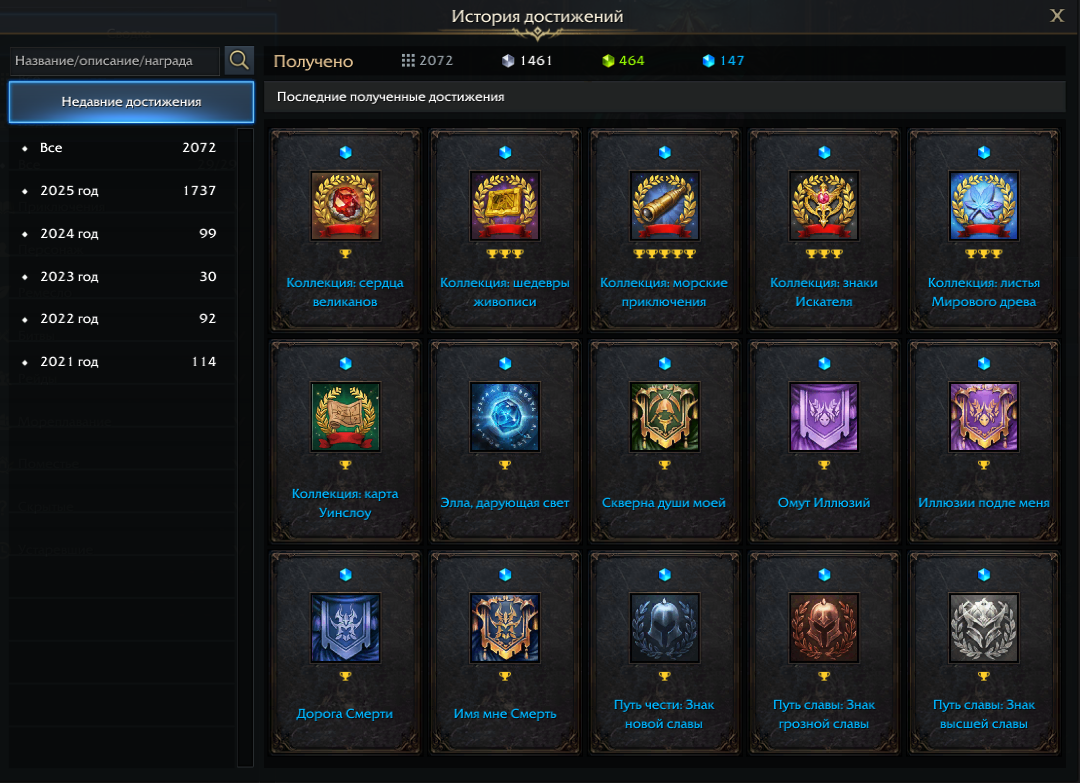Screen dimensions: 1080x783
Task: View Коллекция: морские приключения achievement
Action: [x=664, y=230]
